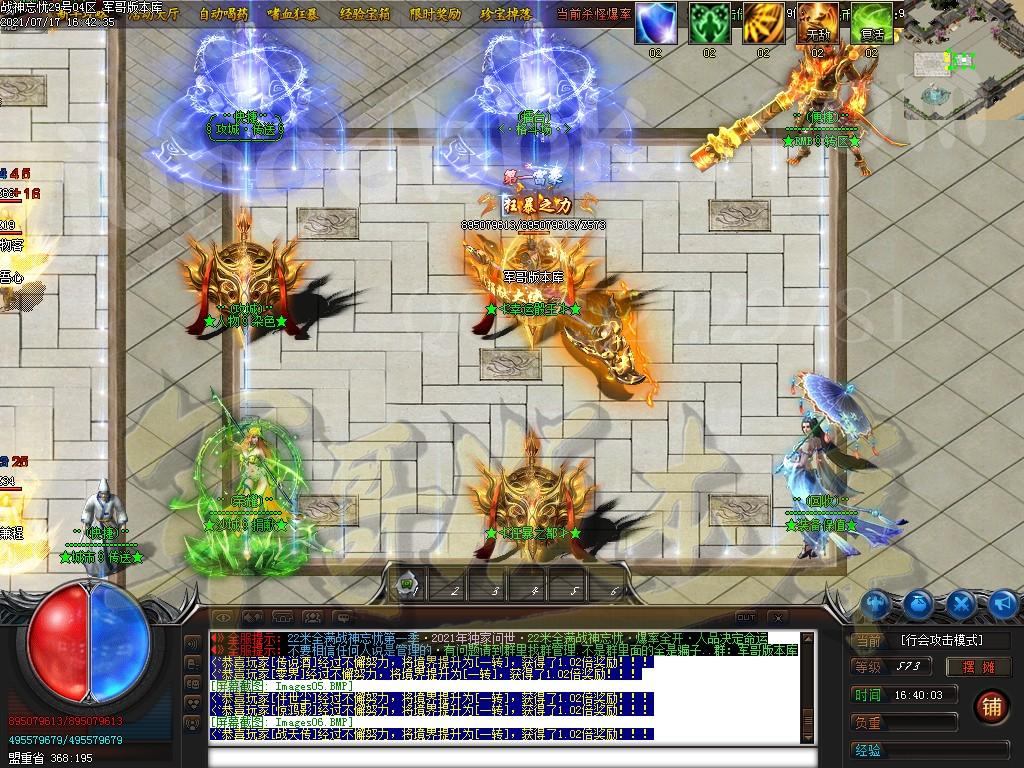Activate the 复活 revive skill icon

click(872, 22)
